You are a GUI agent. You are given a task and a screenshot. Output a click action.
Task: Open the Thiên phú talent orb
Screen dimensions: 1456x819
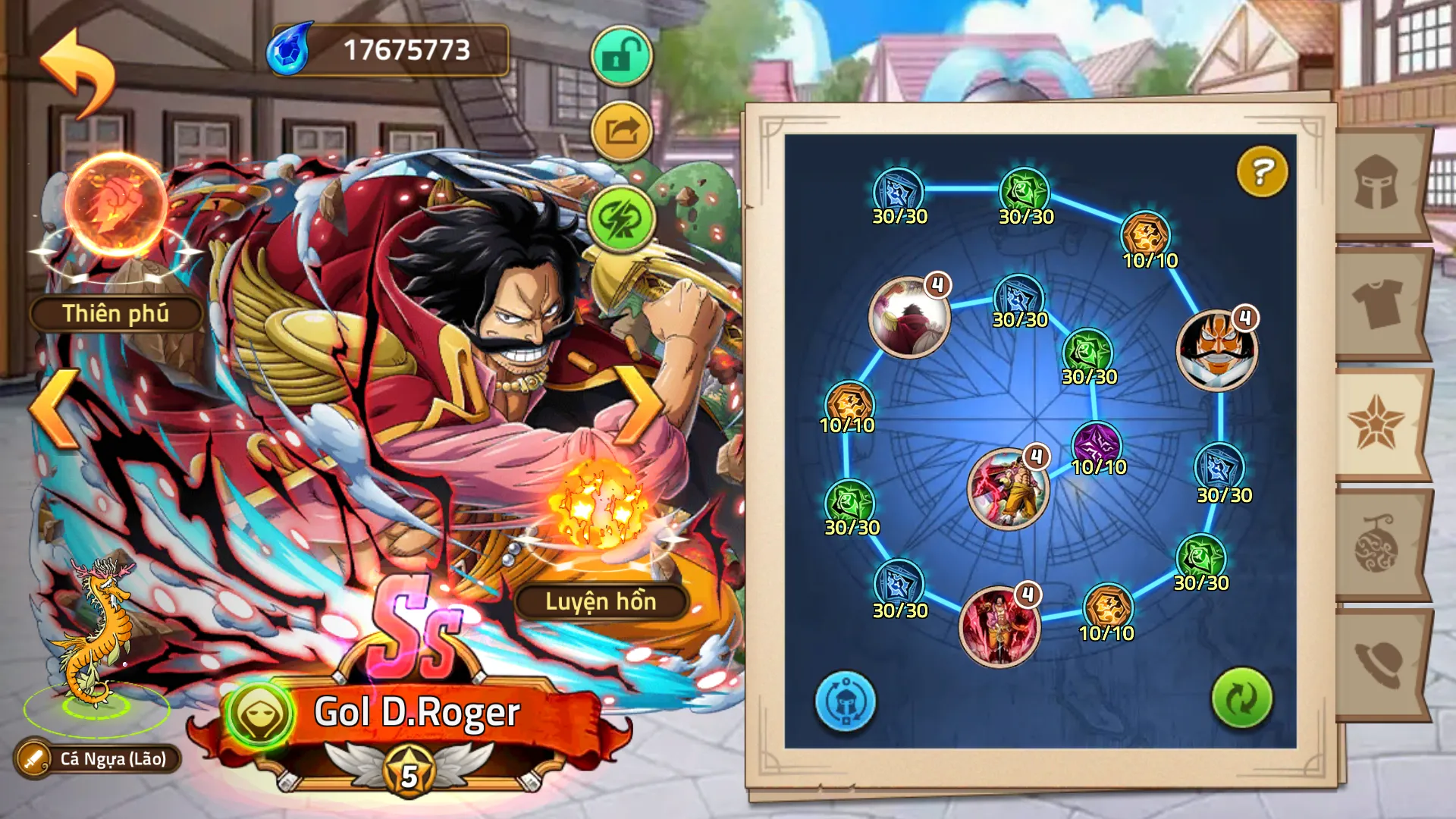[115, 206]
